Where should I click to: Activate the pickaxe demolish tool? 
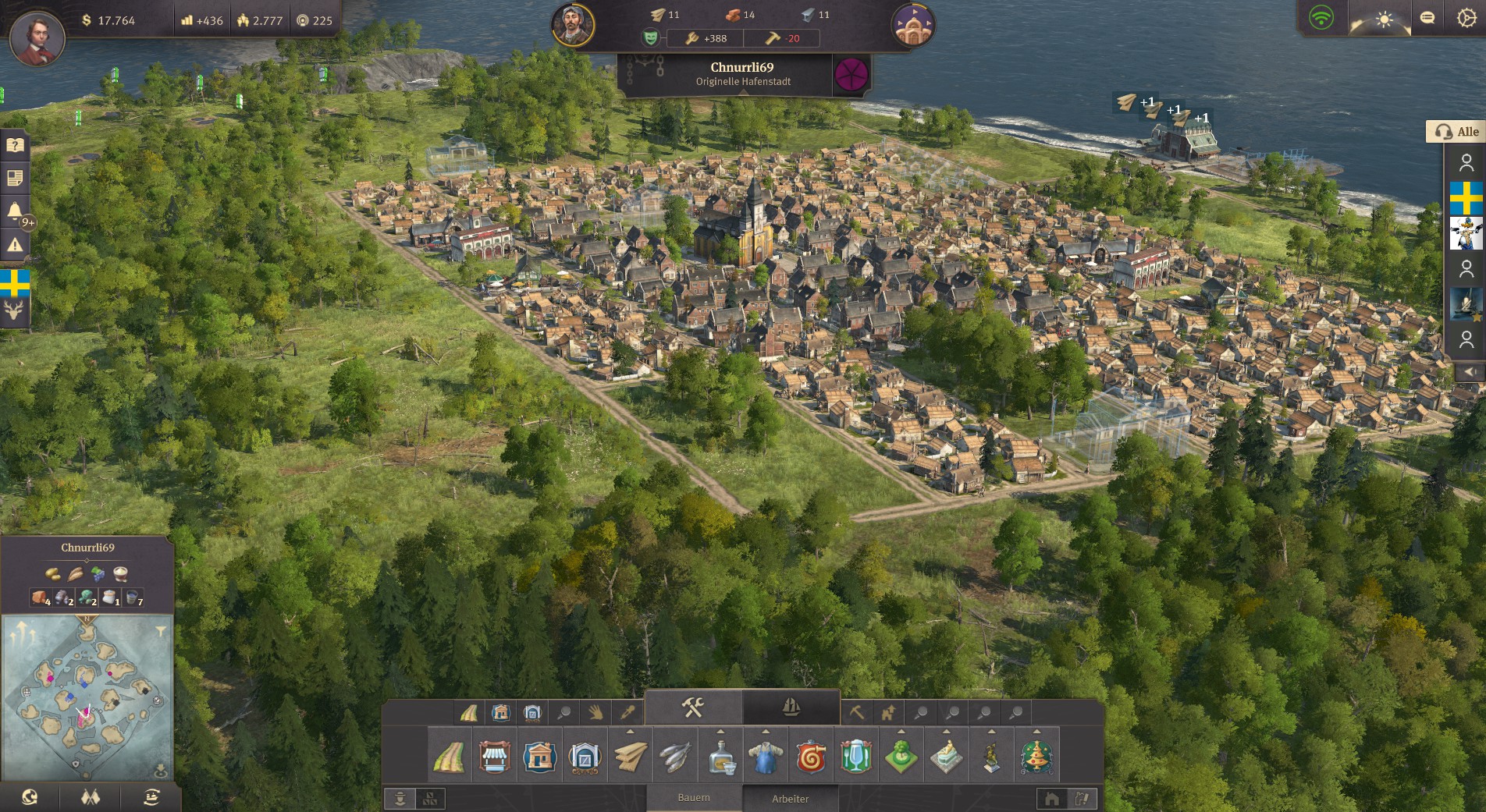click(x=856, y=712)
